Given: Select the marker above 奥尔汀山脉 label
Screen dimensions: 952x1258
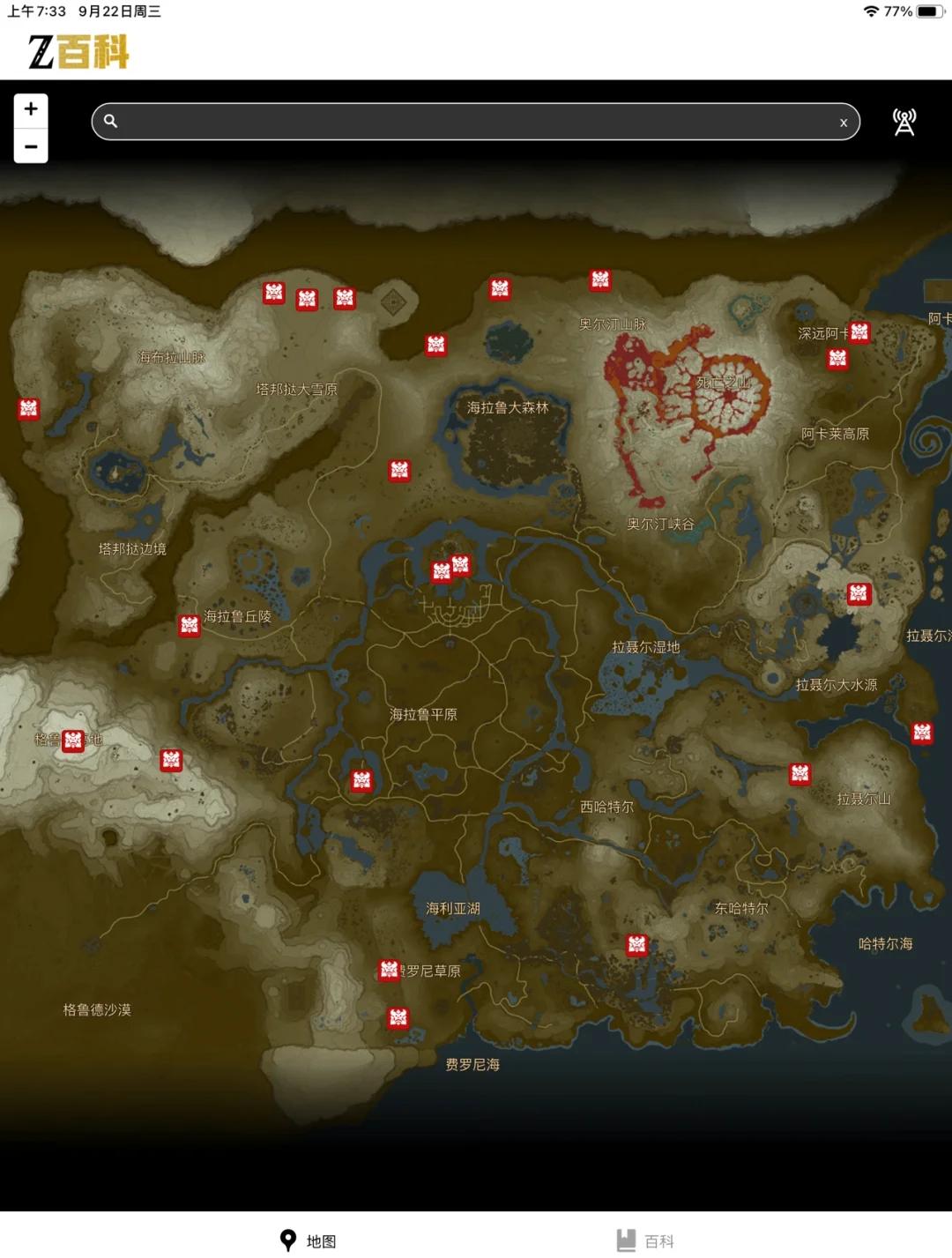Looking at the screenshot, I should click(x=600, y=280).
